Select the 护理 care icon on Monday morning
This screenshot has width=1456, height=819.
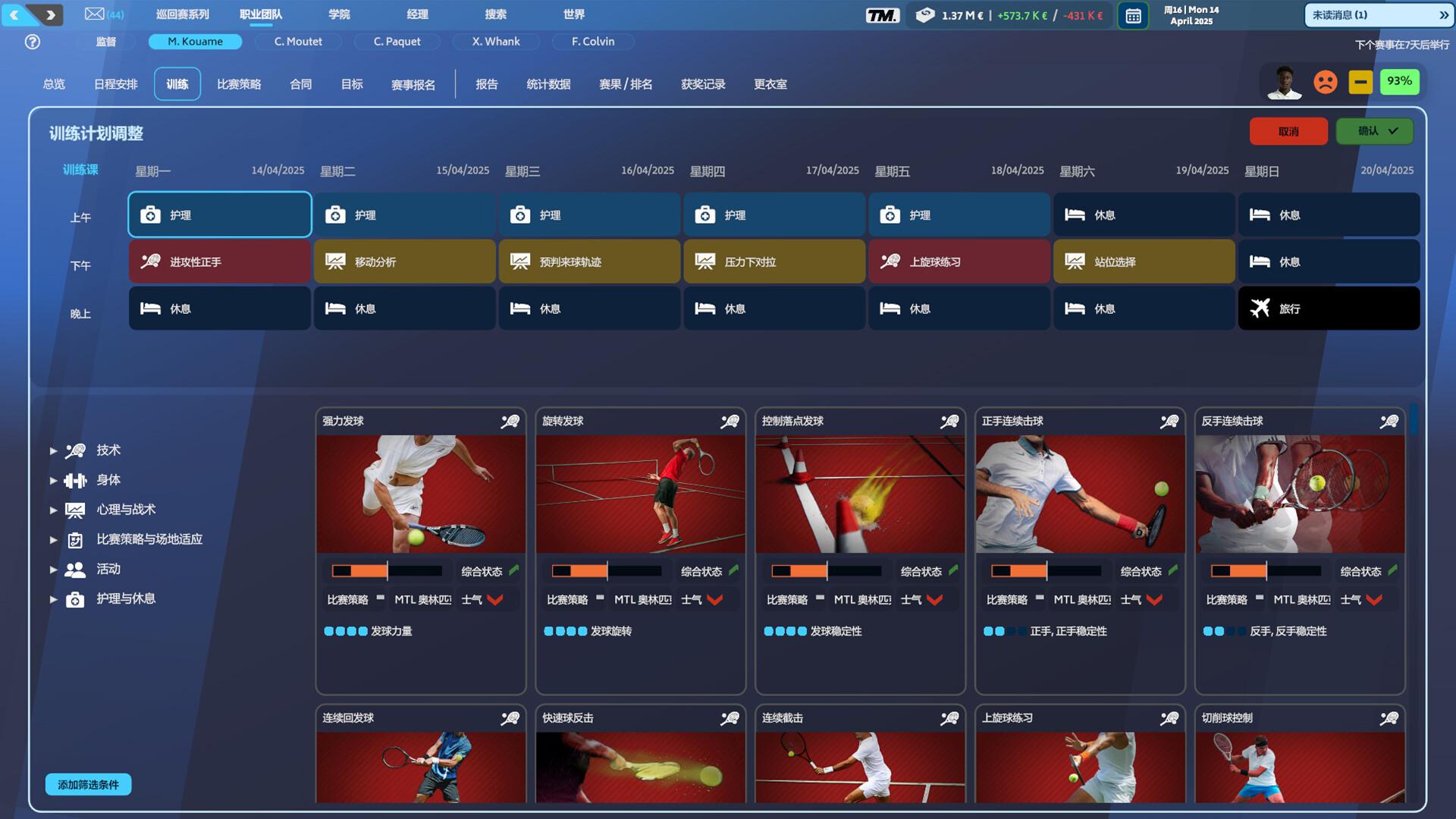[x=152, y=215]
